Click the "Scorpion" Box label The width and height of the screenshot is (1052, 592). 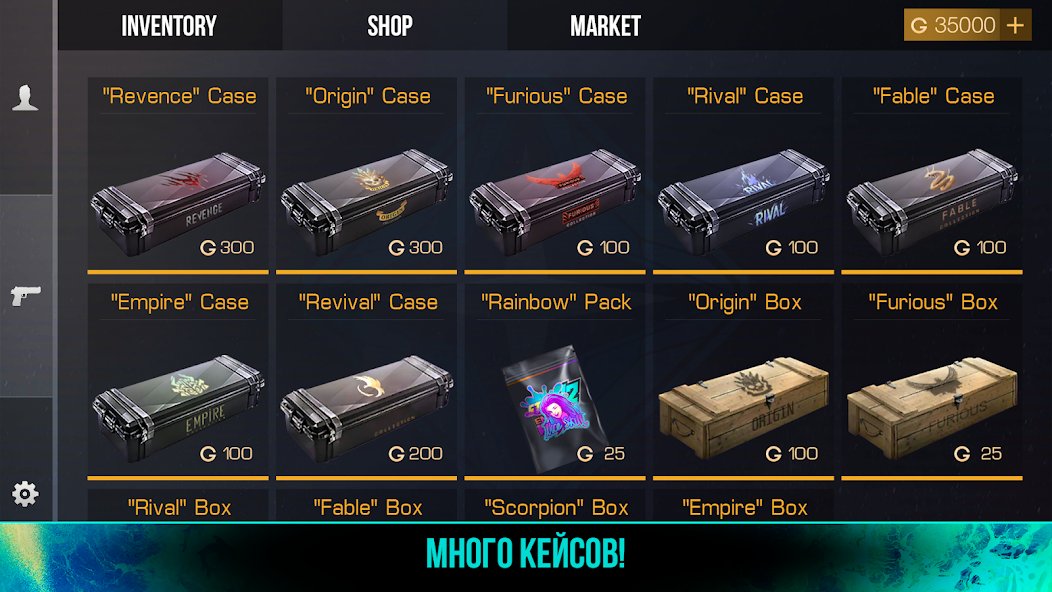pyautogui.click(x=556, y=508)
